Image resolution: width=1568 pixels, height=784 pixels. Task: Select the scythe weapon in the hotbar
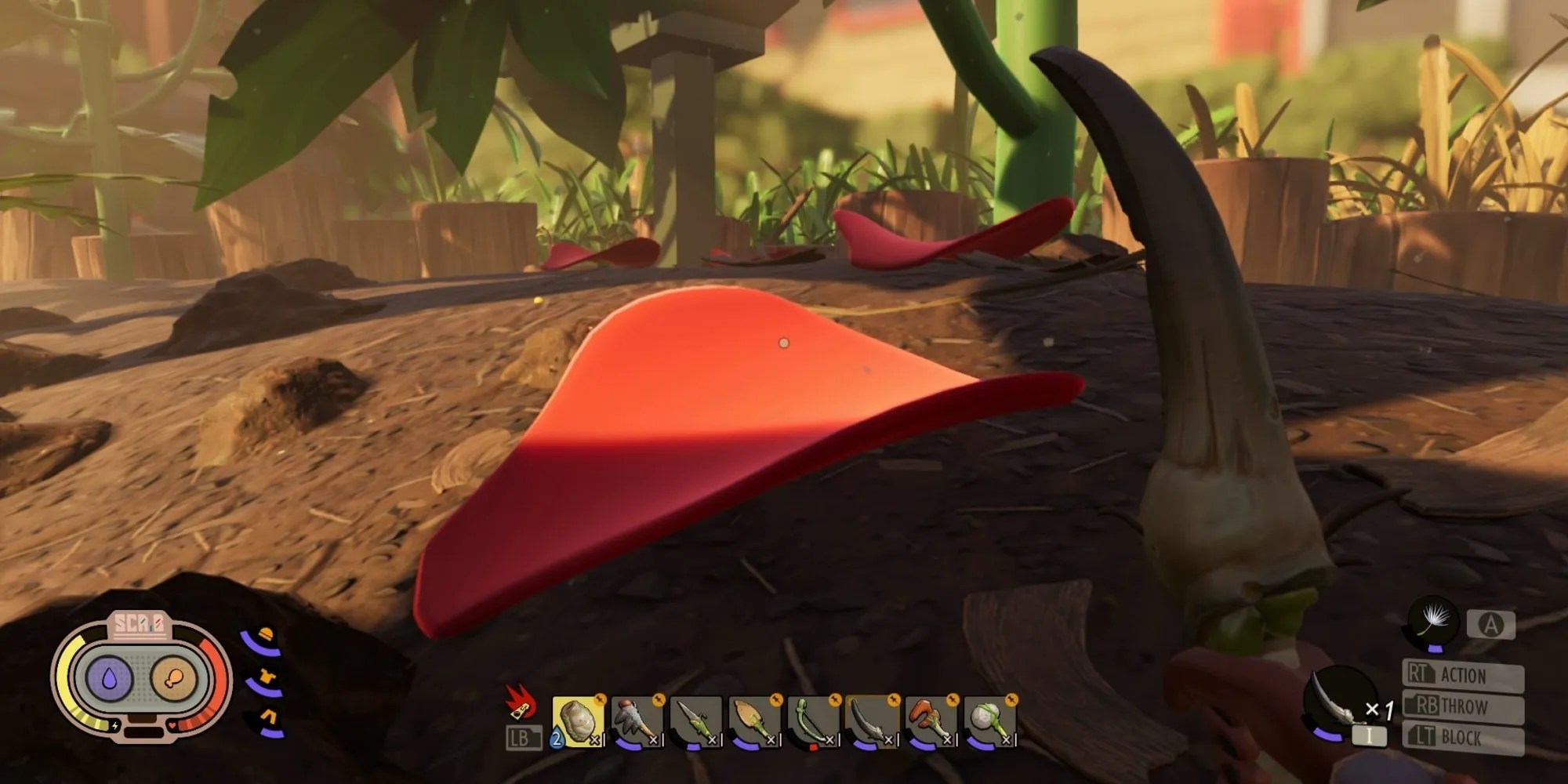[x=873, y=717]
